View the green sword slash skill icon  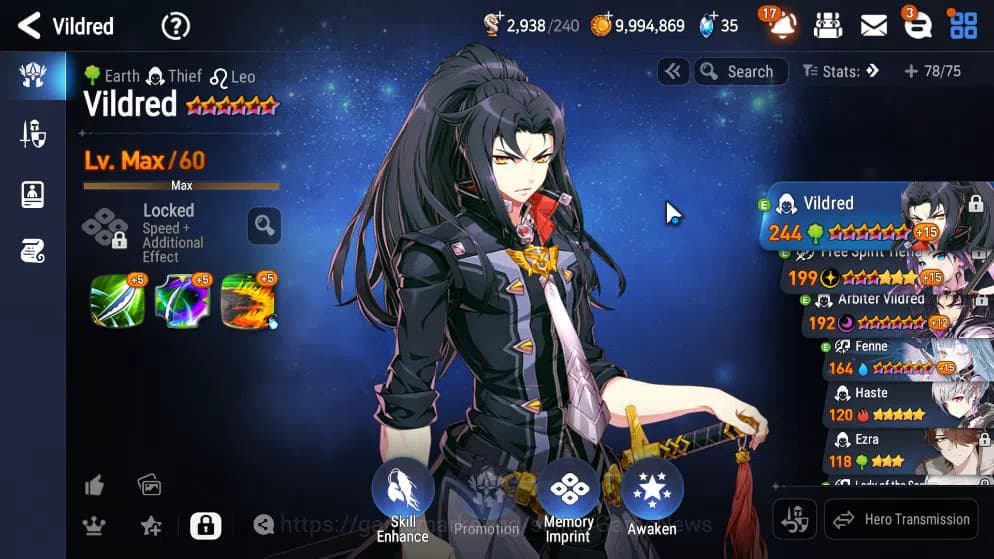(118, 301)
